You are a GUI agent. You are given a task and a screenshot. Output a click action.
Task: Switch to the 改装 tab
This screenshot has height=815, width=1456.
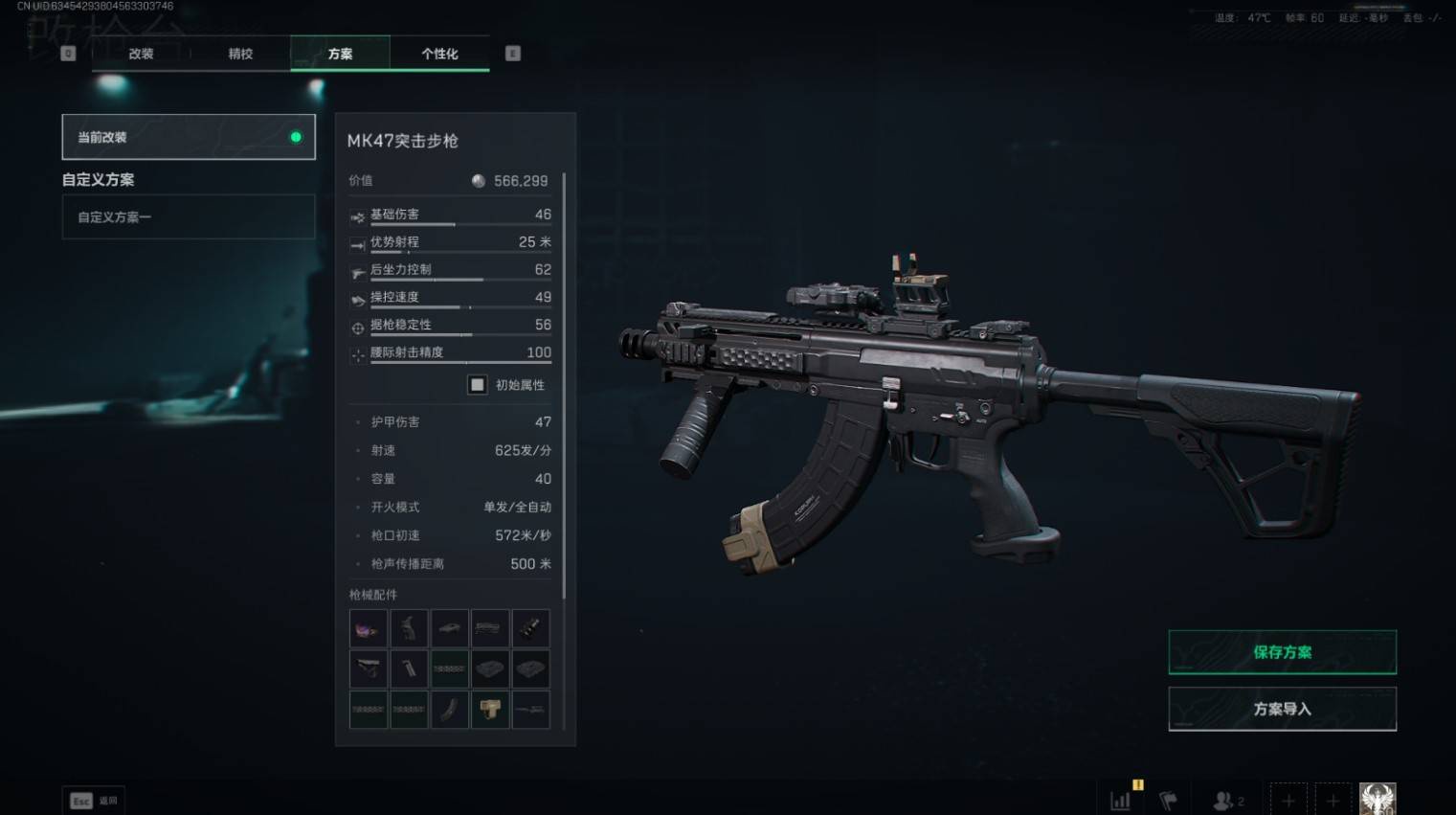[x=141, y=54]
